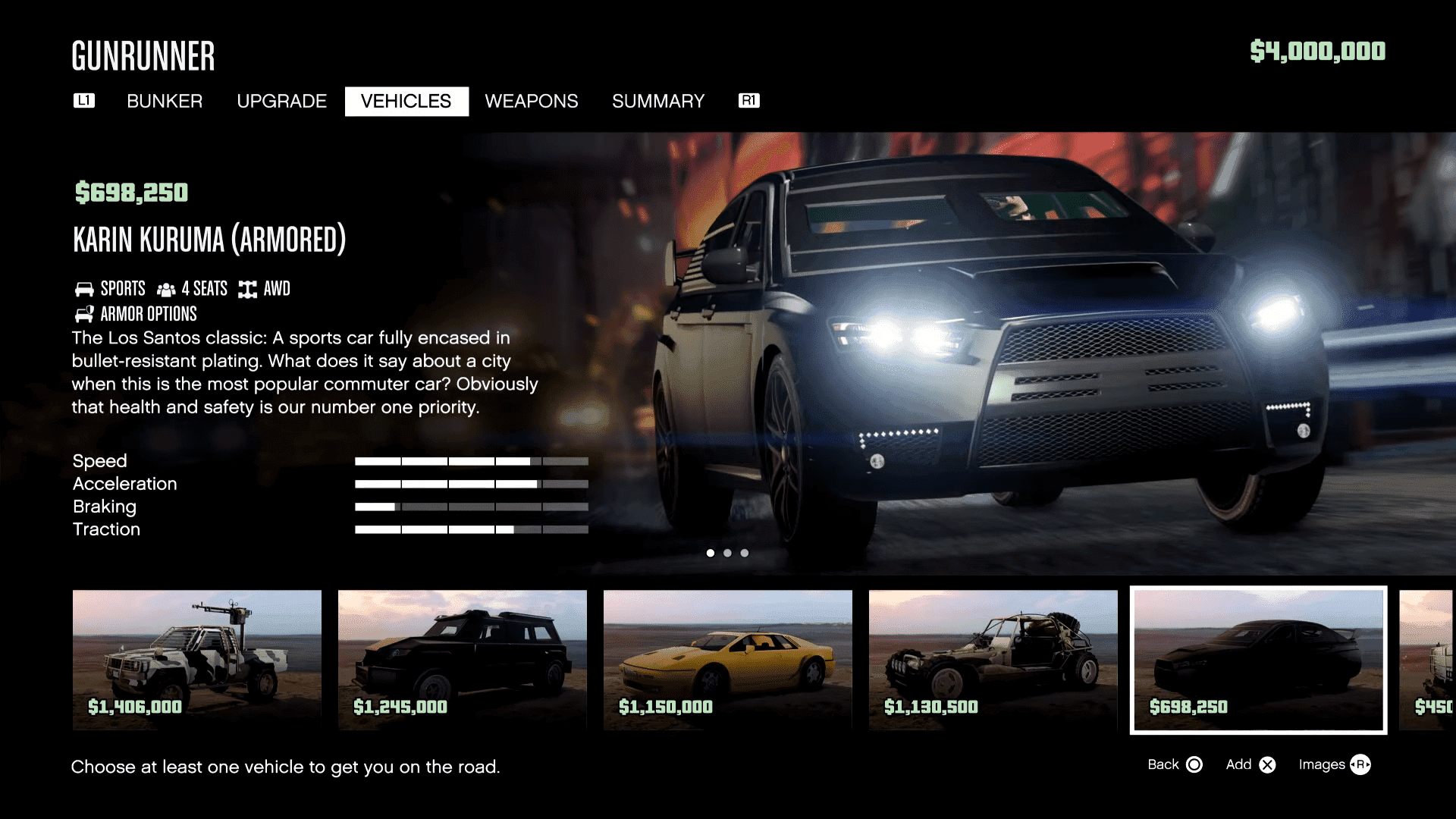Click the X Add controller icon
Screen dimensions: 1456x819
pos(1266,764)
